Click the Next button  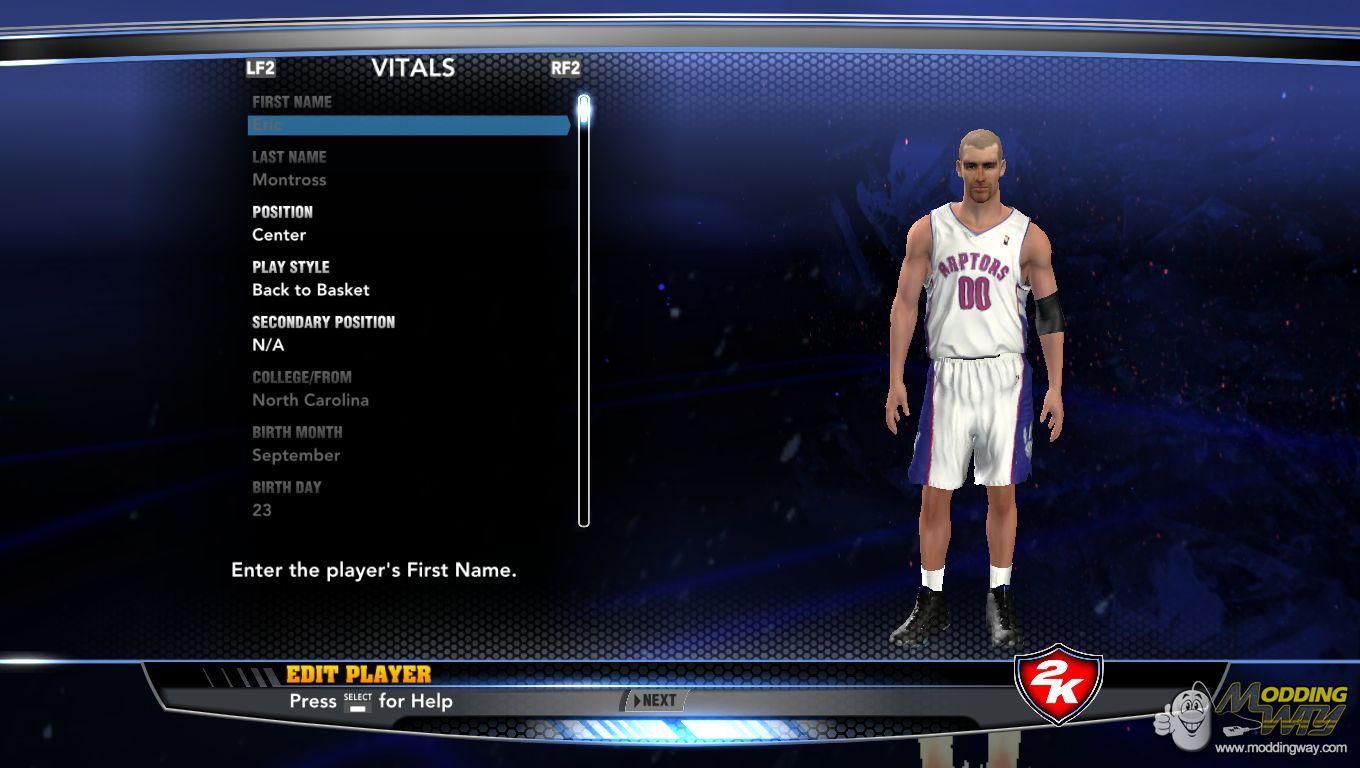pyautogui.click(x=655, y=701)
